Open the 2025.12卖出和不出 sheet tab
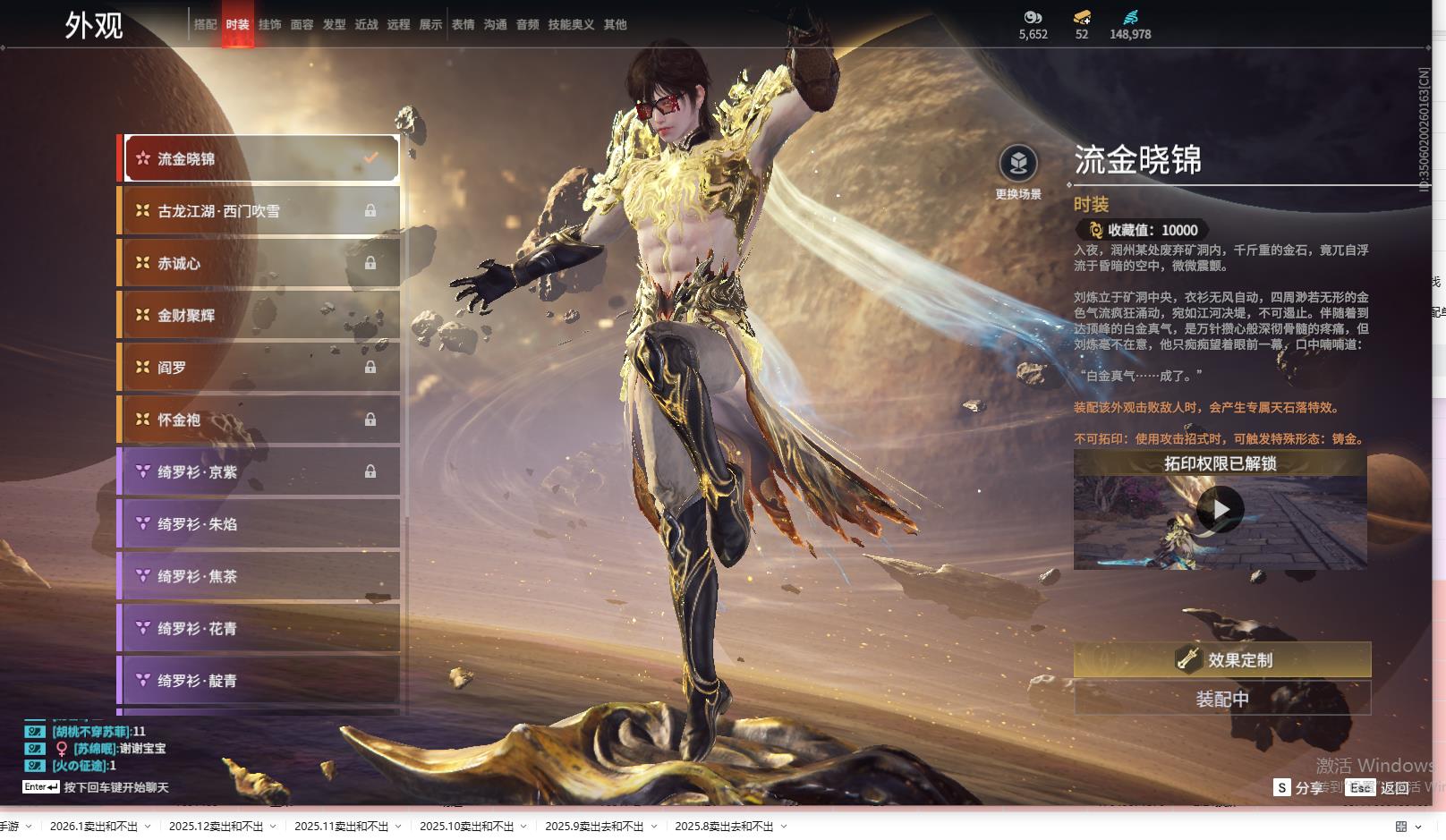Image resolution: width=1446 pixels, height=840 pixels. point(216,827)
